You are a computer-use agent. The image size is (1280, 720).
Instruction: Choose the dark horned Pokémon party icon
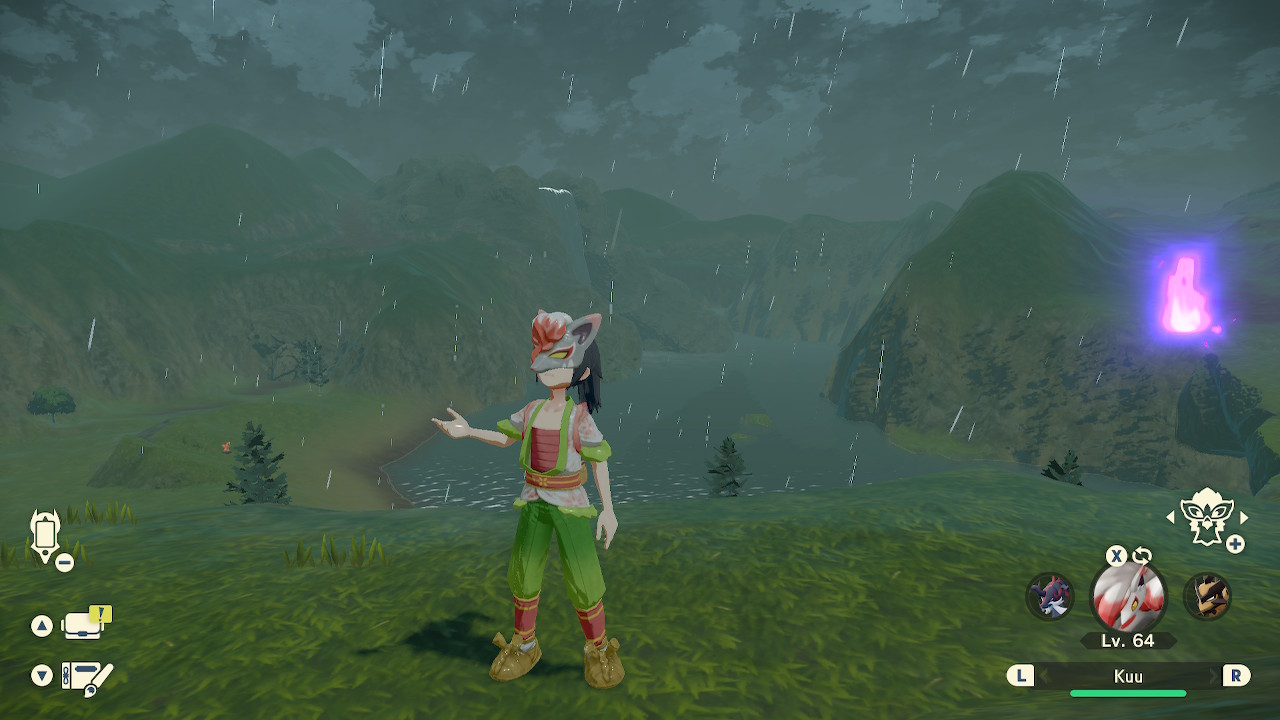[x=1049, y=596]
